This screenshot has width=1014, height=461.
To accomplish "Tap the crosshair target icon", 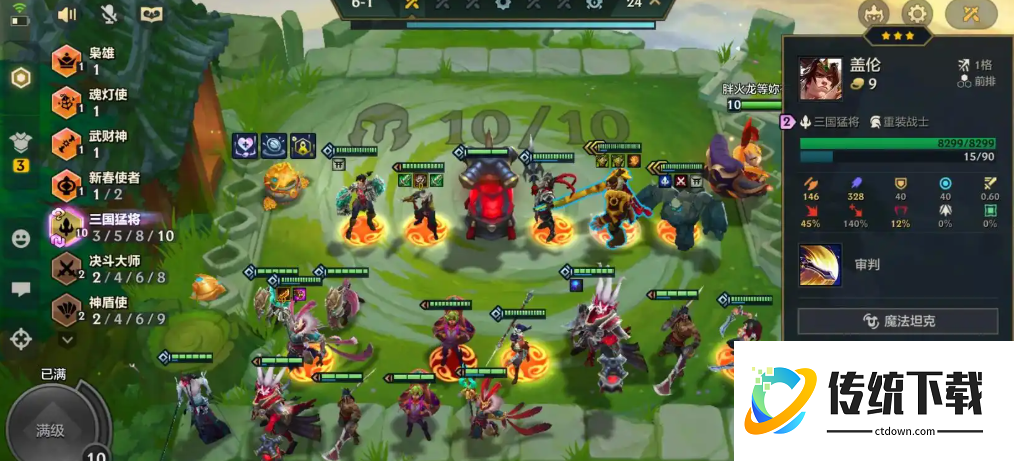I will (x=20, y=339).
